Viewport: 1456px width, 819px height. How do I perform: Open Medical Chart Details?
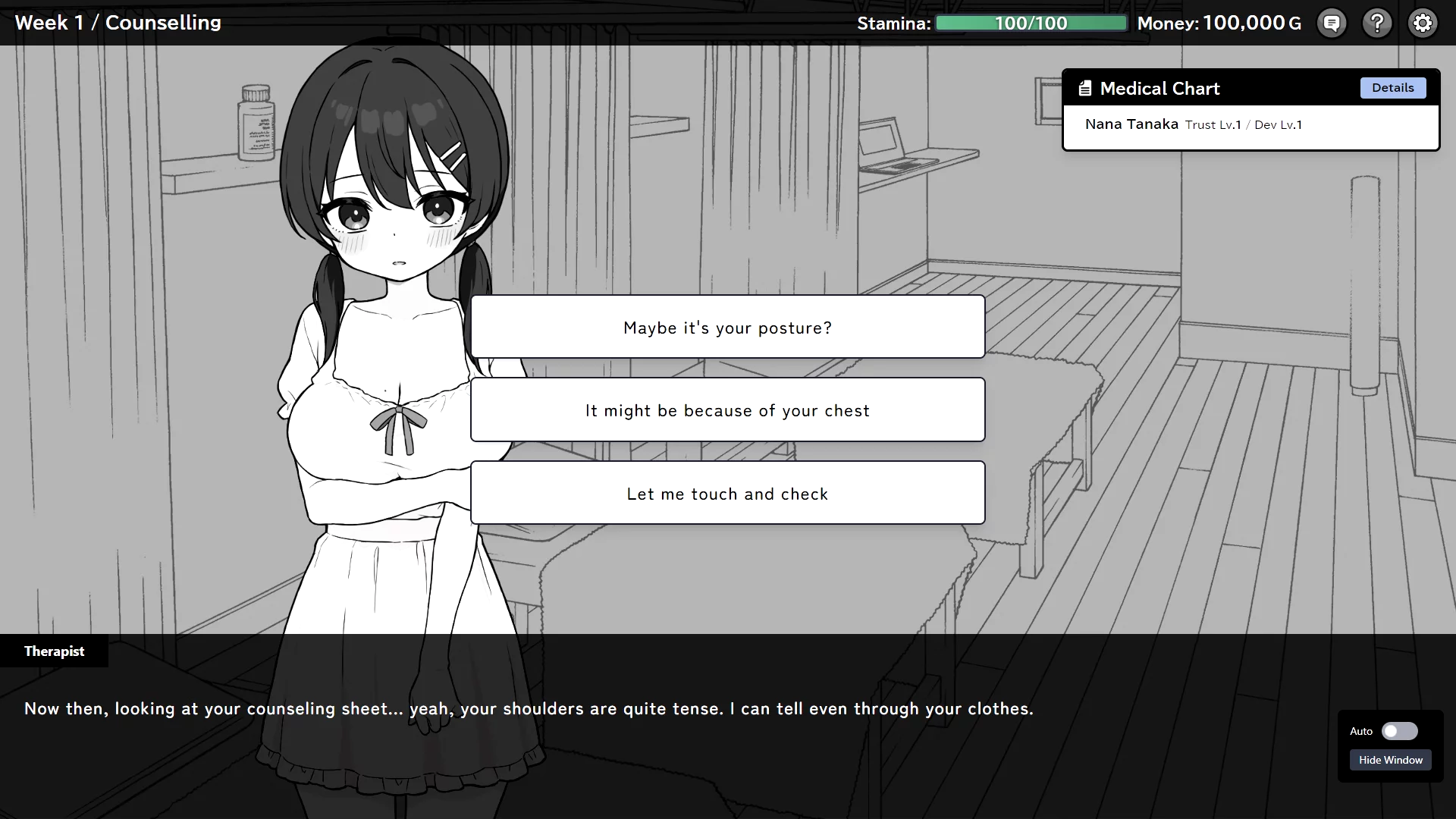coord(1392,88)
